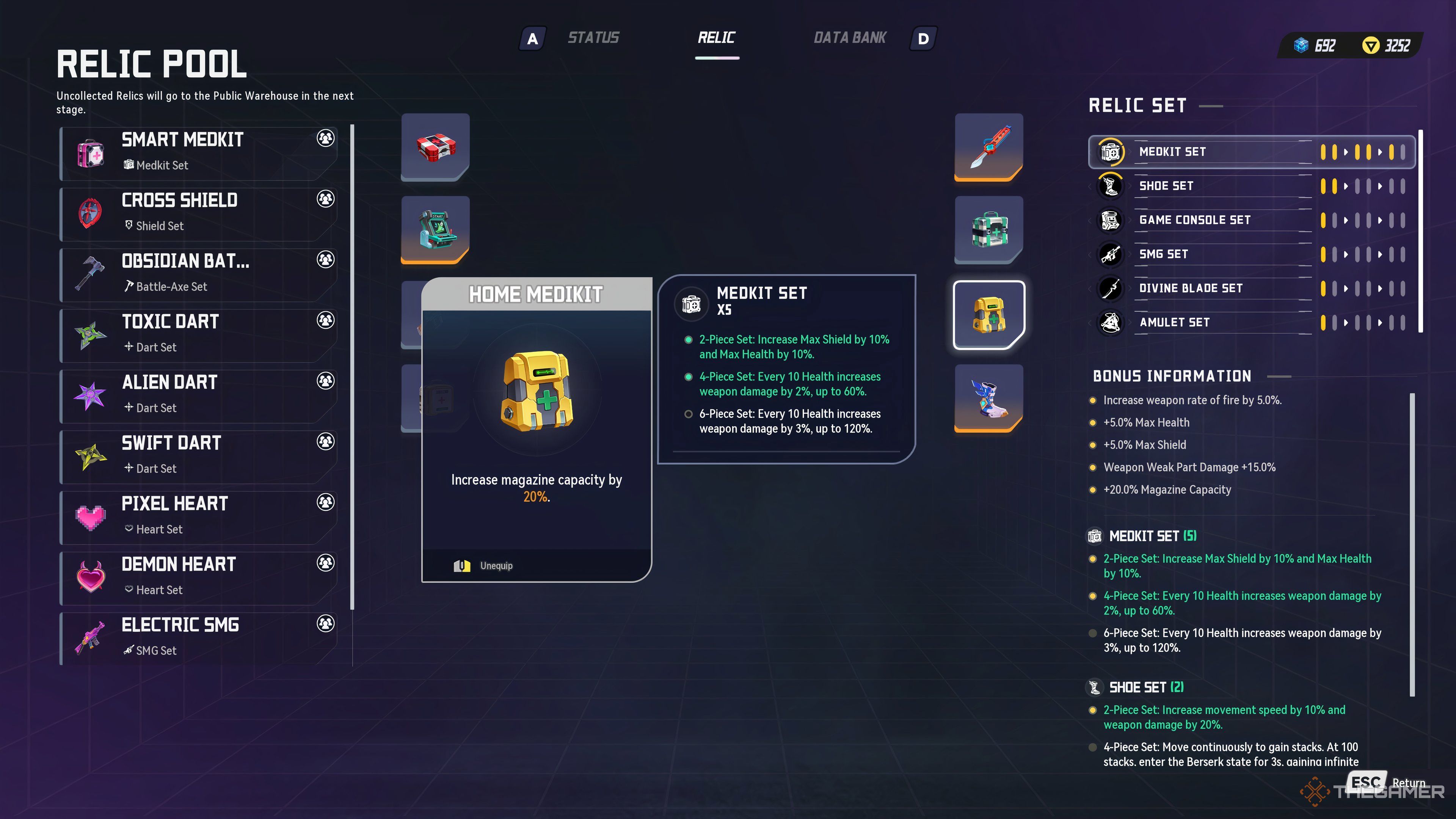Screen dimensions: 1456x819
Task: Toggle the party share icon beside Toxic Dart
Action: pos(325,320)
